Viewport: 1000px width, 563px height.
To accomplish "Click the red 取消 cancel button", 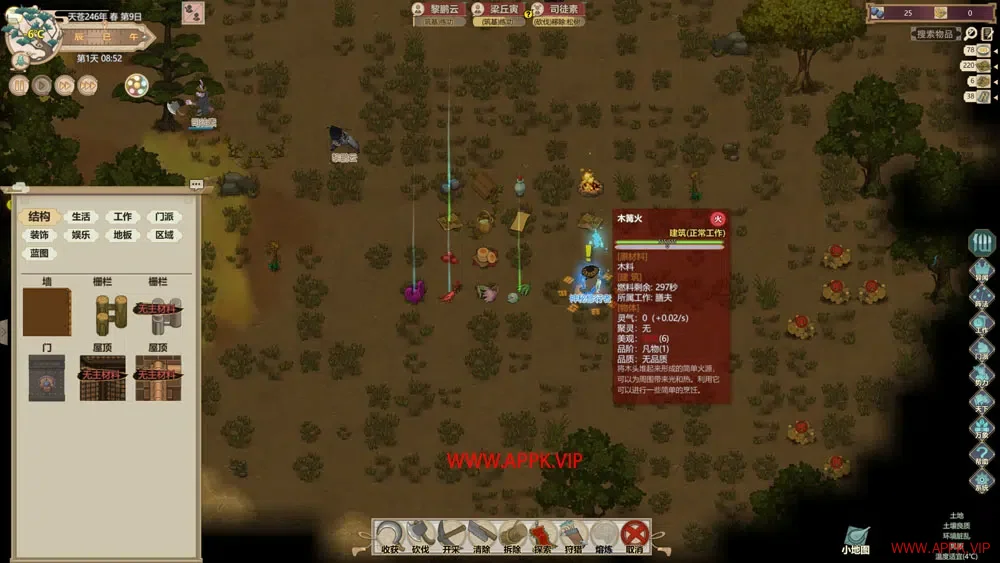I will click(x=633, y=535).
